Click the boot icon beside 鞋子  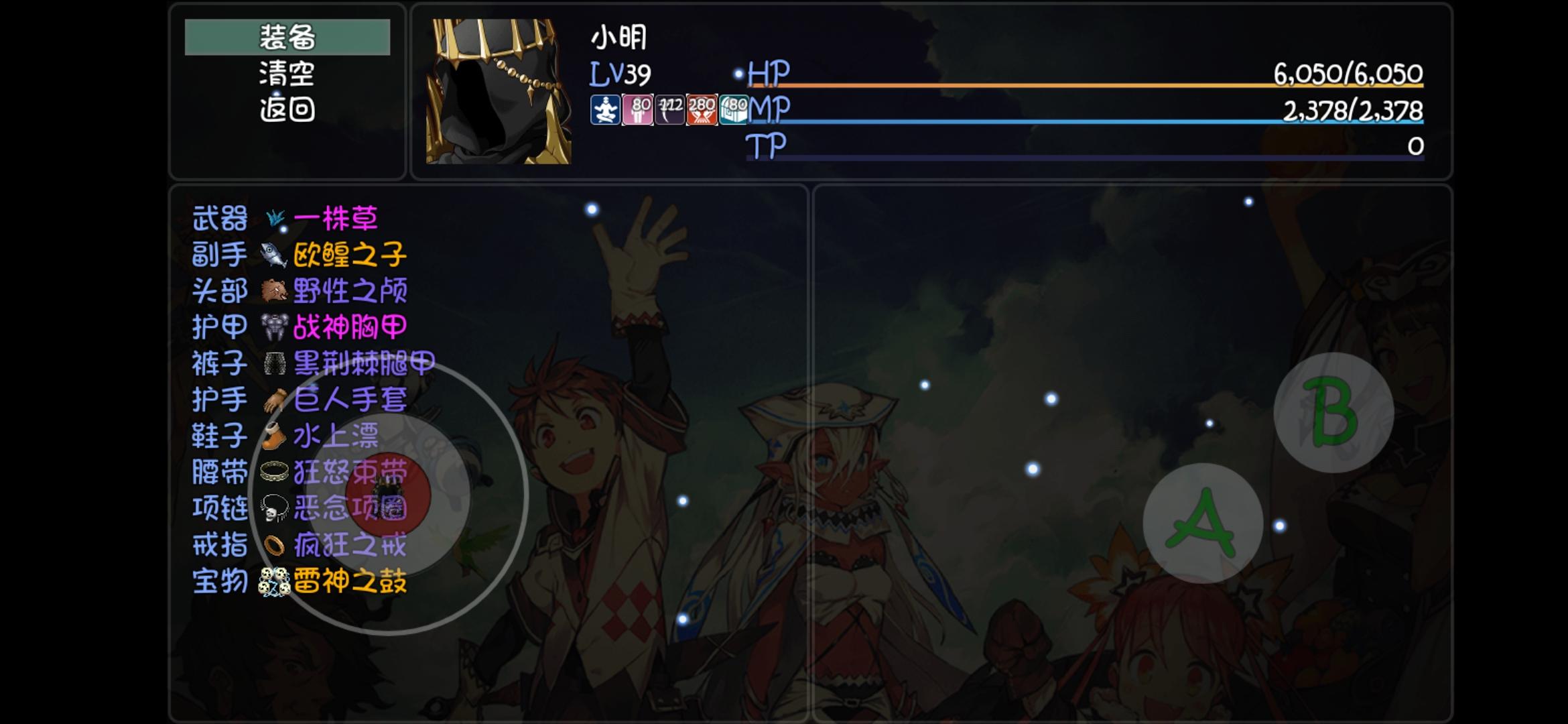coord(275,436)
